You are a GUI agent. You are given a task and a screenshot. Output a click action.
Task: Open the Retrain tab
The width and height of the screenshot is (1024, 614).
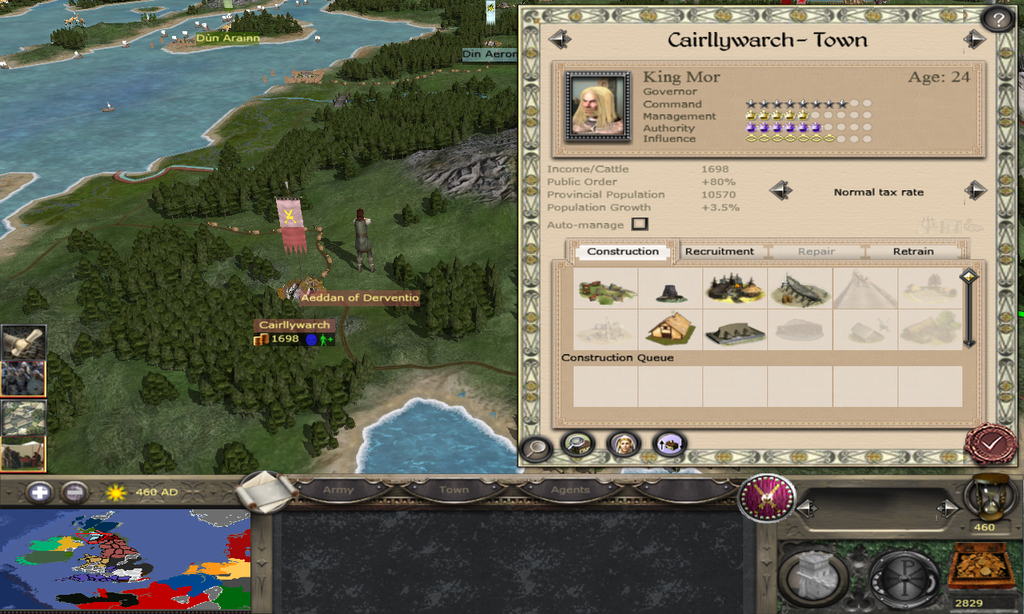tap(913, 251)
